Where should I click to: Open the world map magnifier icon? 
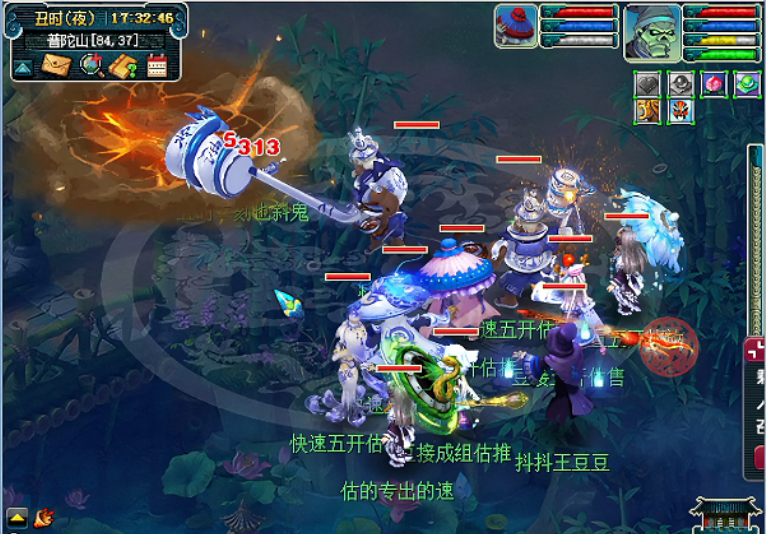click(90, 66)
